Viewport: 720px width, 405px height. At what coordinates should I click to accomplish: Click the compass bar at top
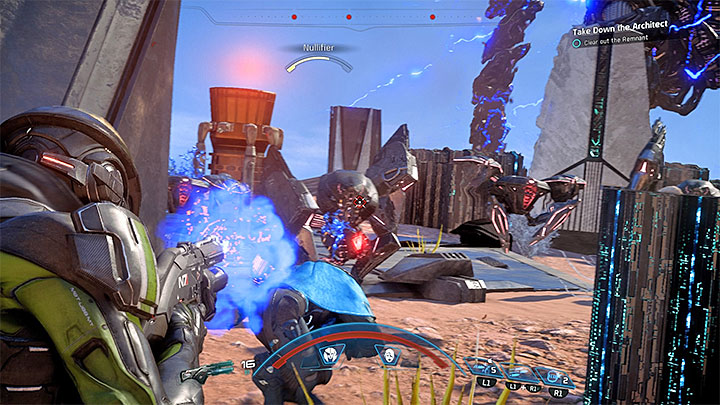(x=318, y=16)
